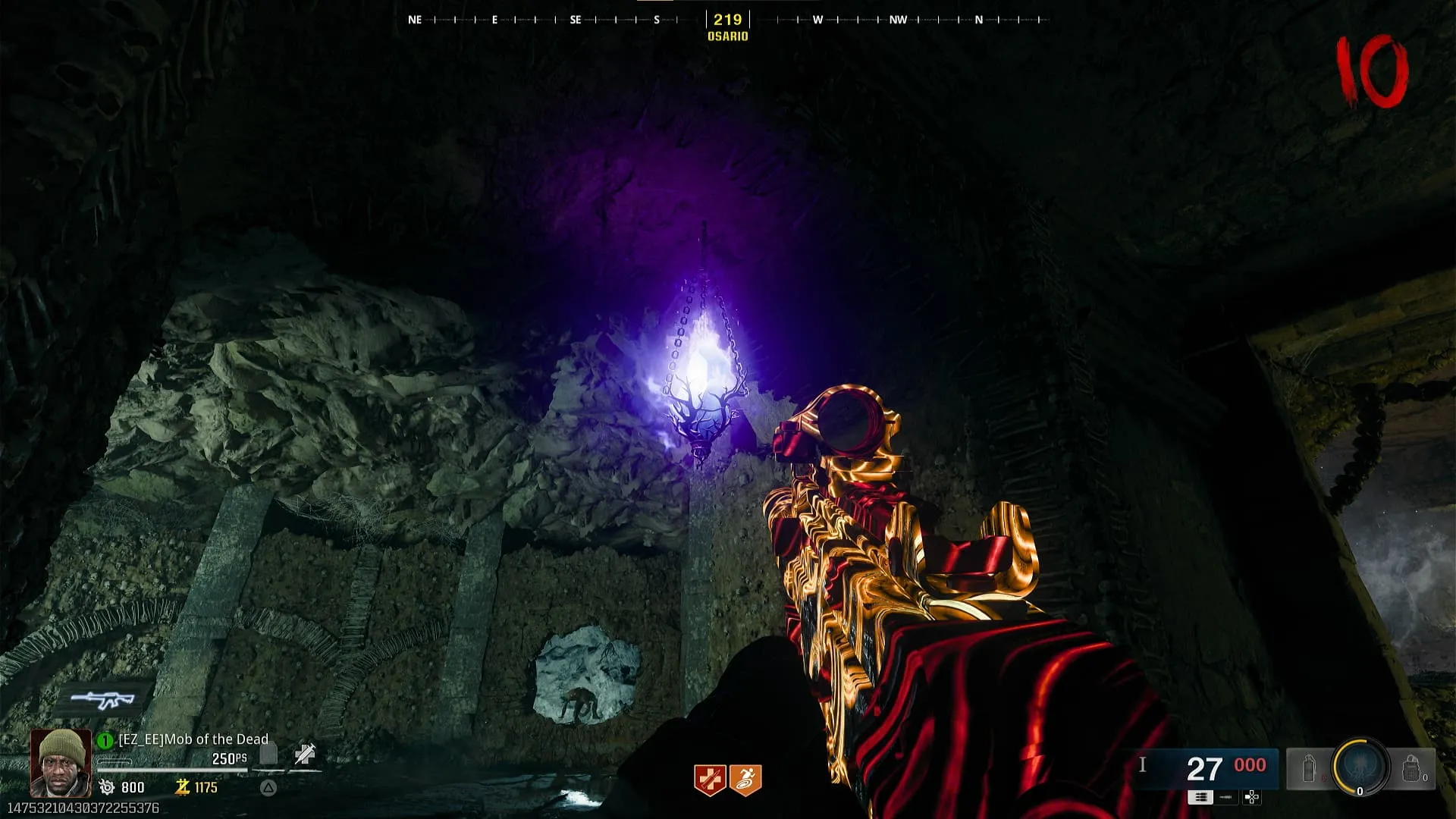Screen dimensions: 1456x819
Task: Activate the circular field upgrade ability
Action: 1360,767
